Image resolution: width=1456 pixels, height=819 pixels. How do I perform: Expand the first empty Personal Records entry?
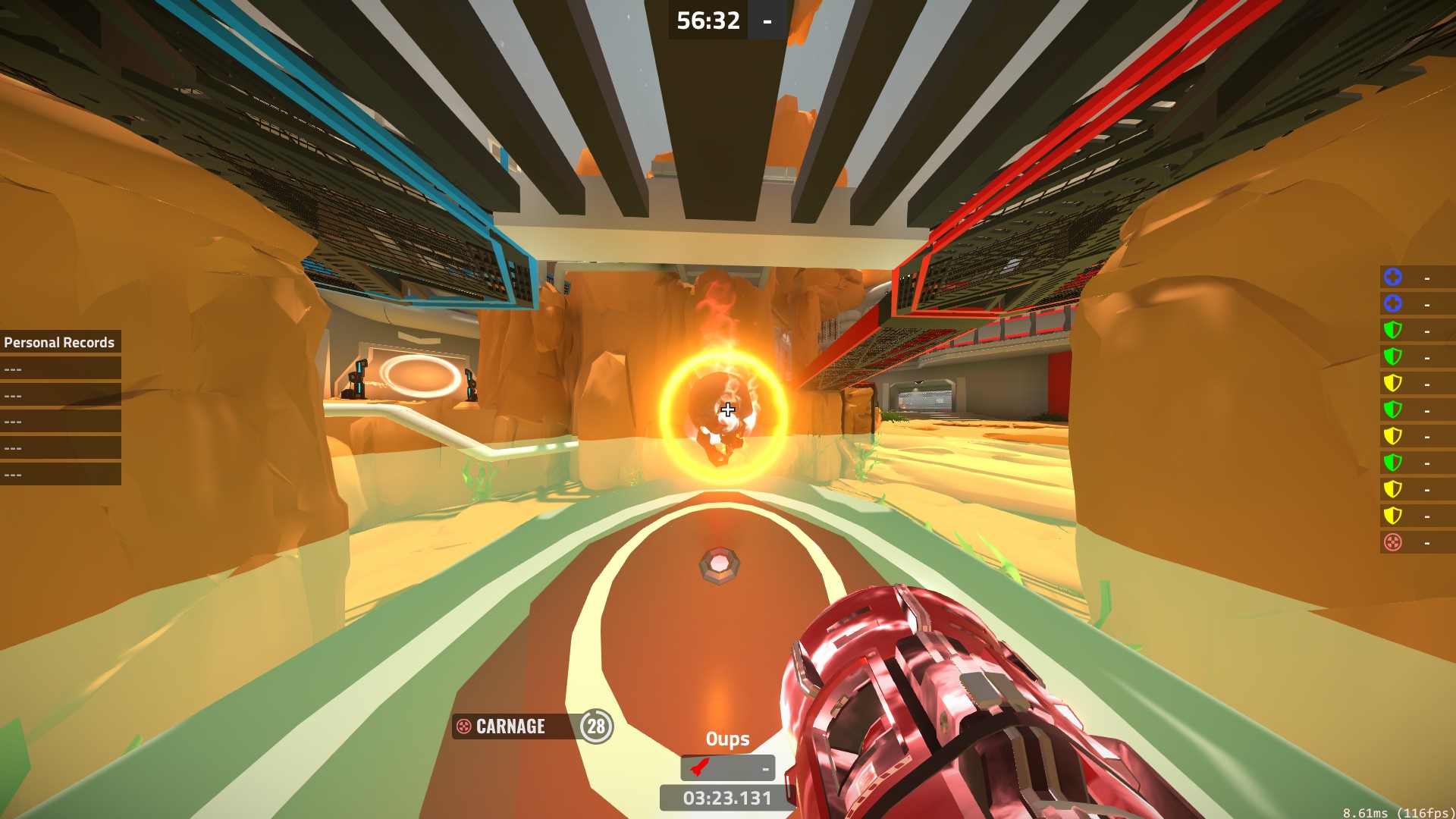click(x=60, y=369)
